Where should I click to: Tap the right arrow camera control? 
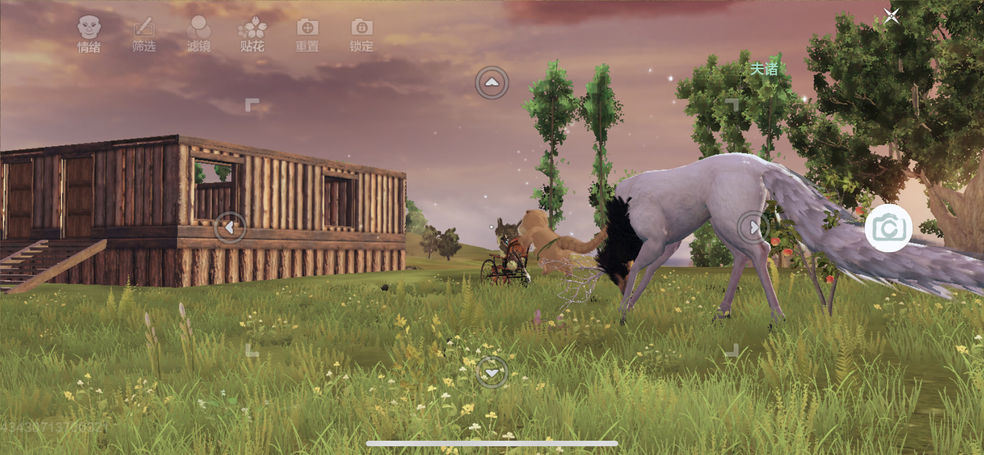click(753, 227)
